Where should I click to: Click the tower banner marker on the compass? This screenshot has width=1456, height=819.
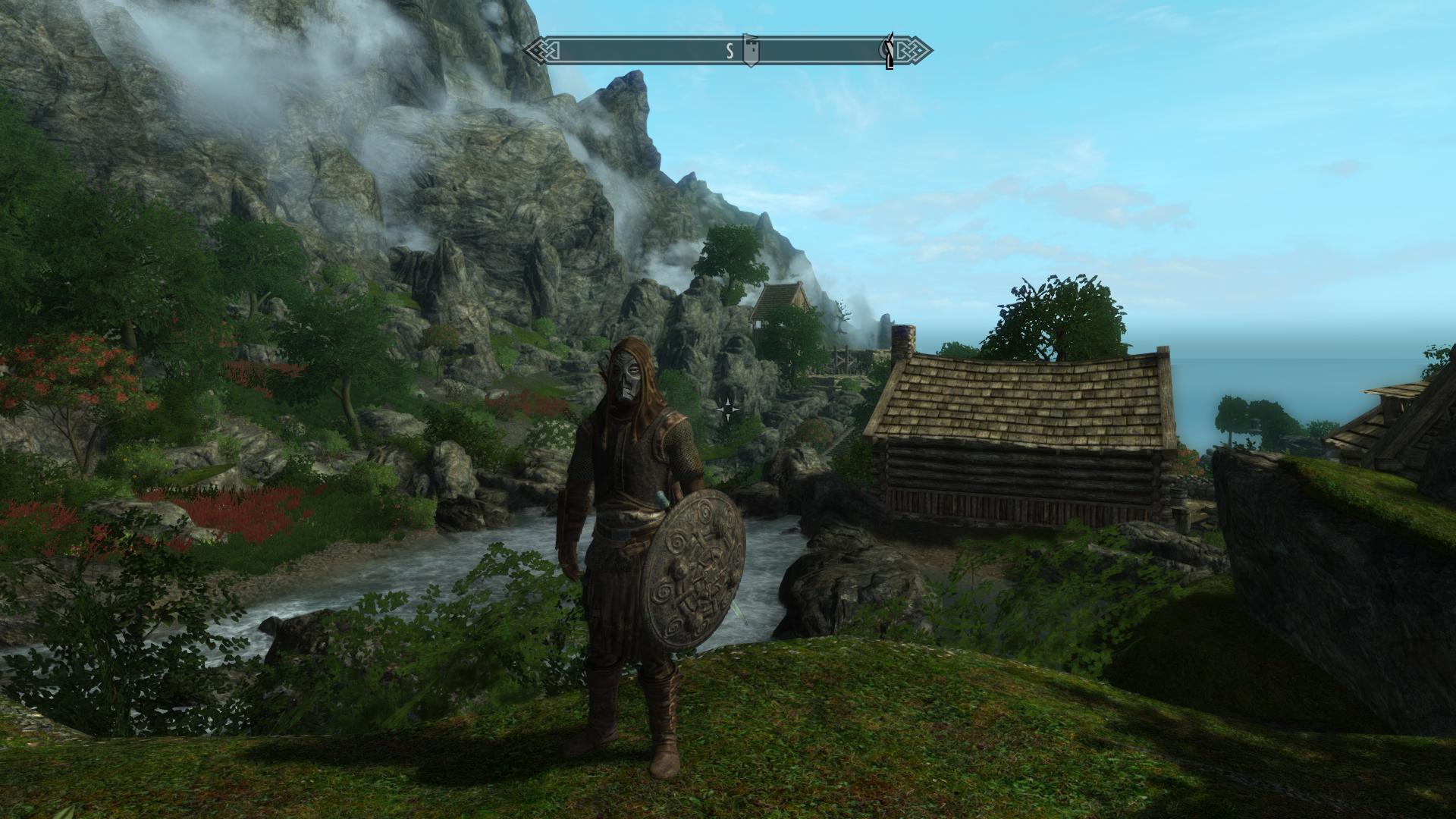tap(750, 51)
